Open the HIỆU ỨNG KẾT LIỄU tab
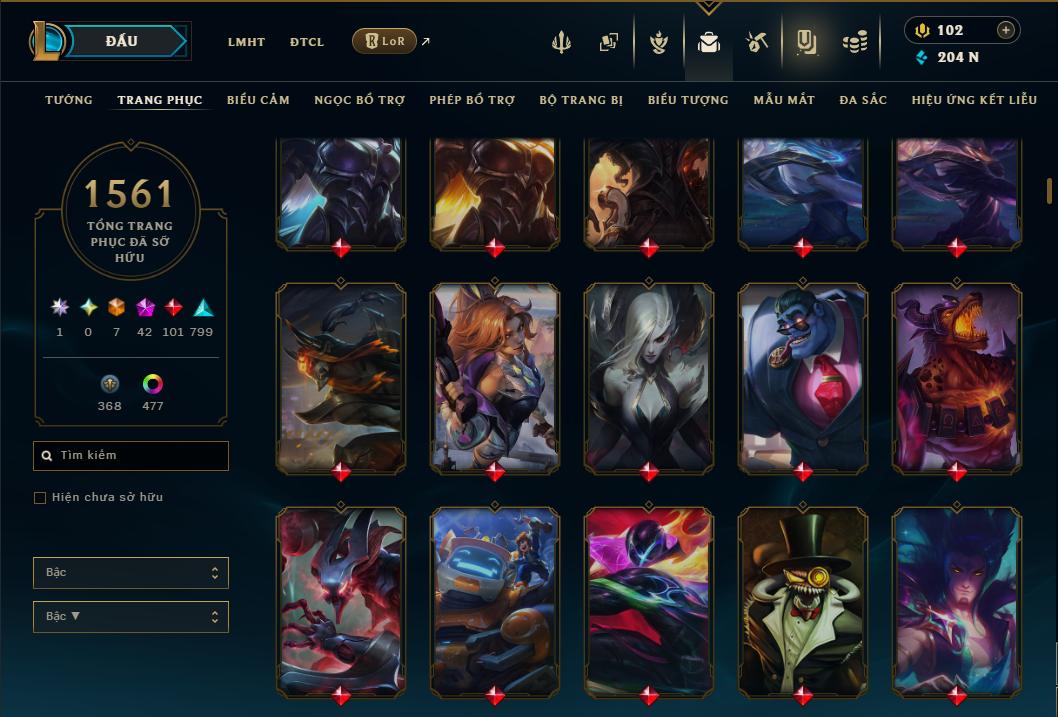This screenshot has width=1058, height=717. [x=975, y=100]
